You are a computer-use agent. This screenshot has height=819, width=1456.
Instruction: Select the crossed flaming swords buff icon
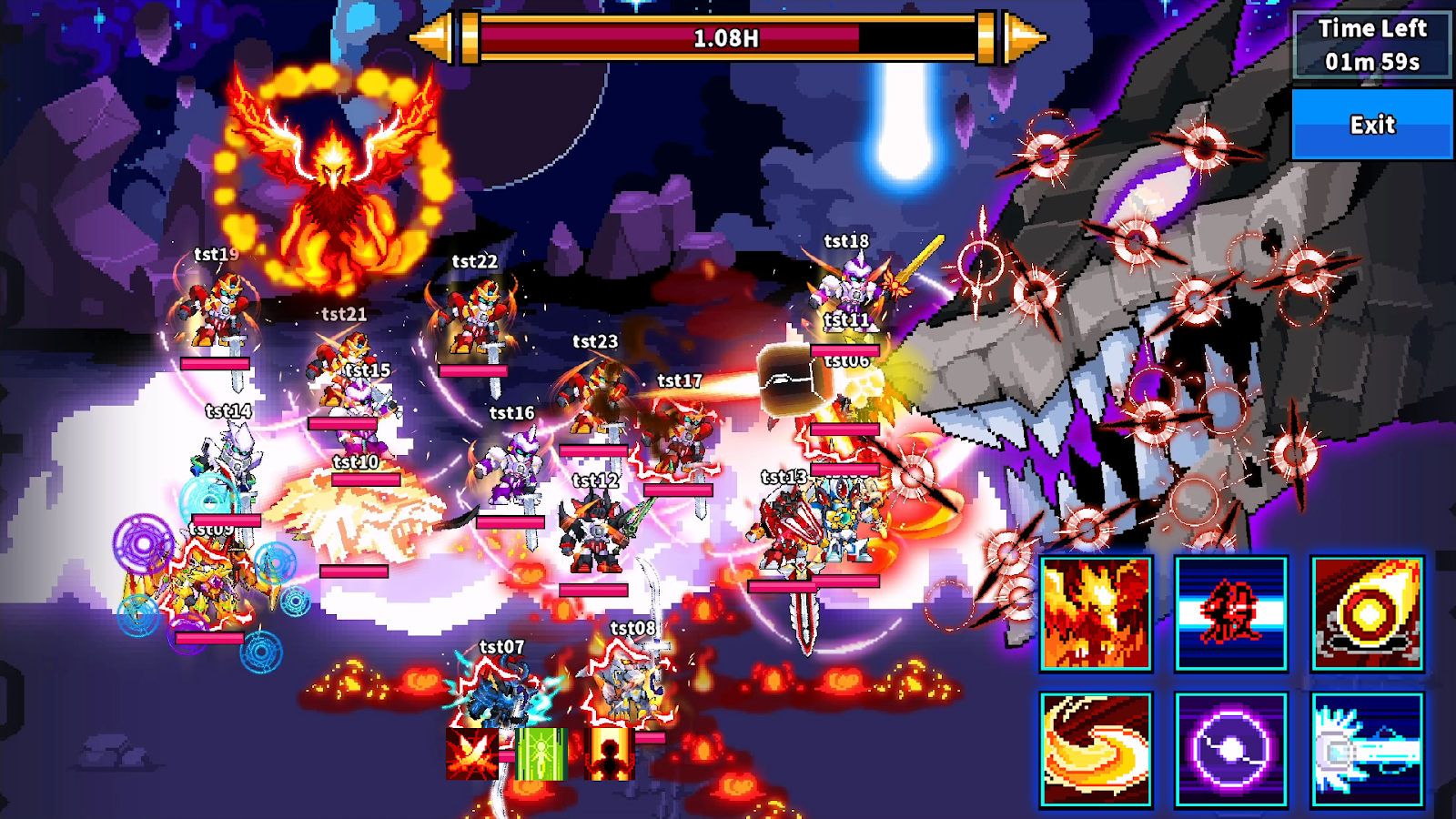pyautogui.click(x=471, y=753)
